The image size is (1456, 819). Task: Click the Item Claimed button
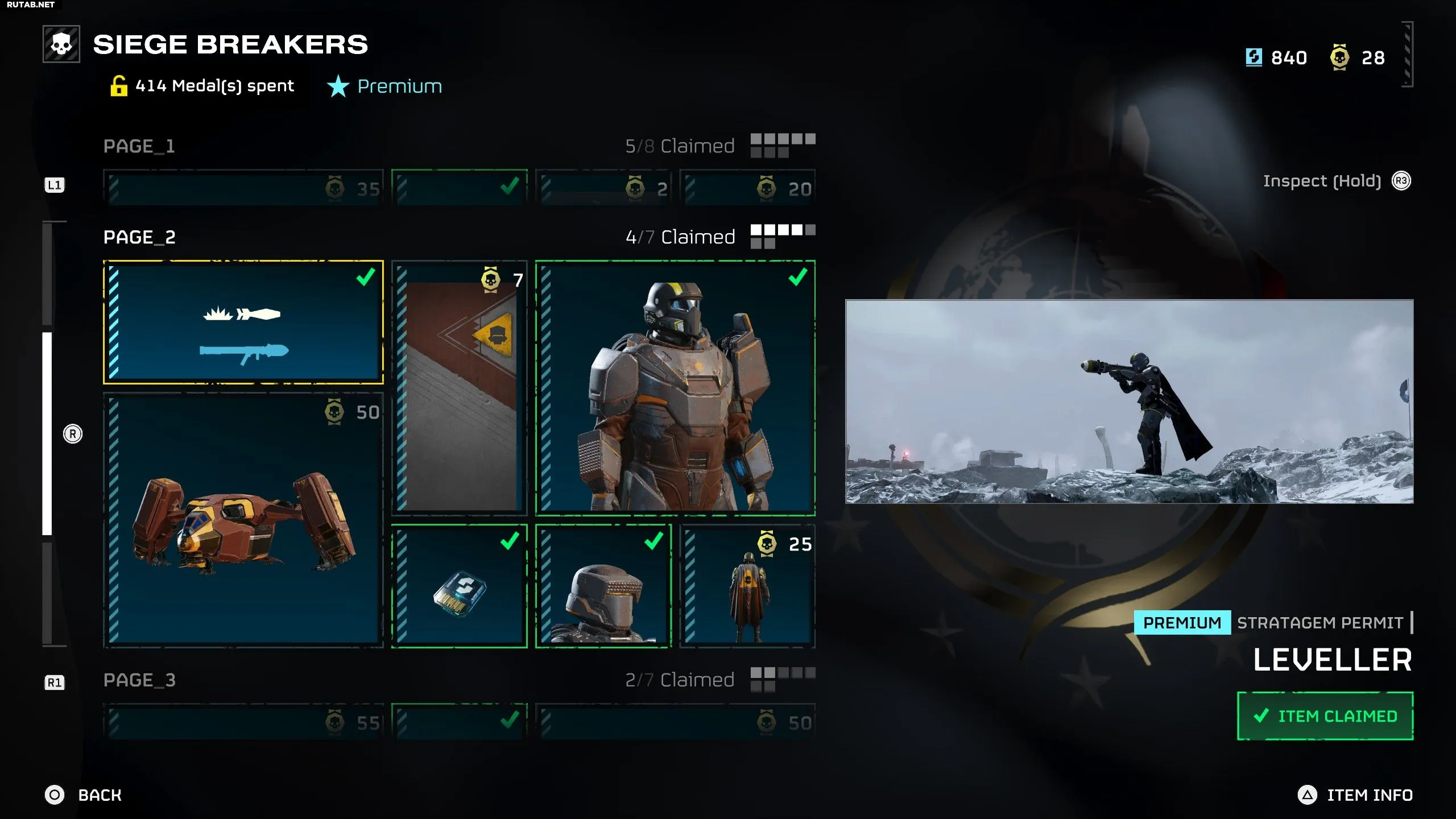tap(1325, 716)
